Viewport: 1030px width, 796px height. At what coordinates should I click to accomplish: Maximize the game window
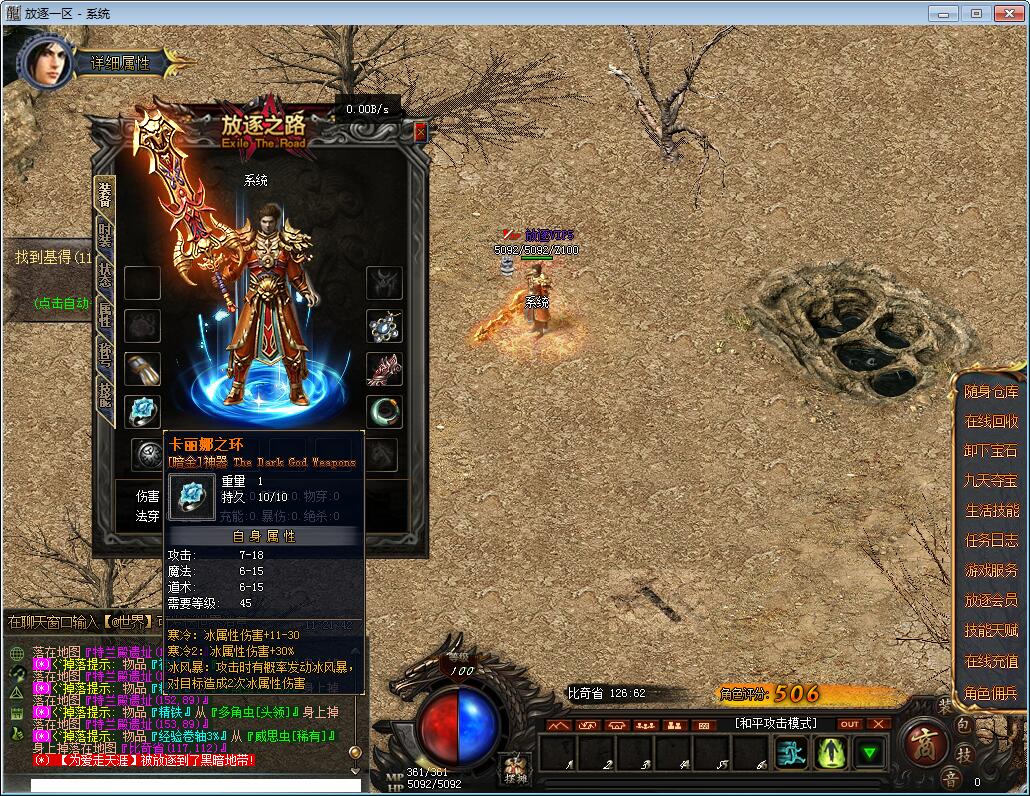coord(977,13)
